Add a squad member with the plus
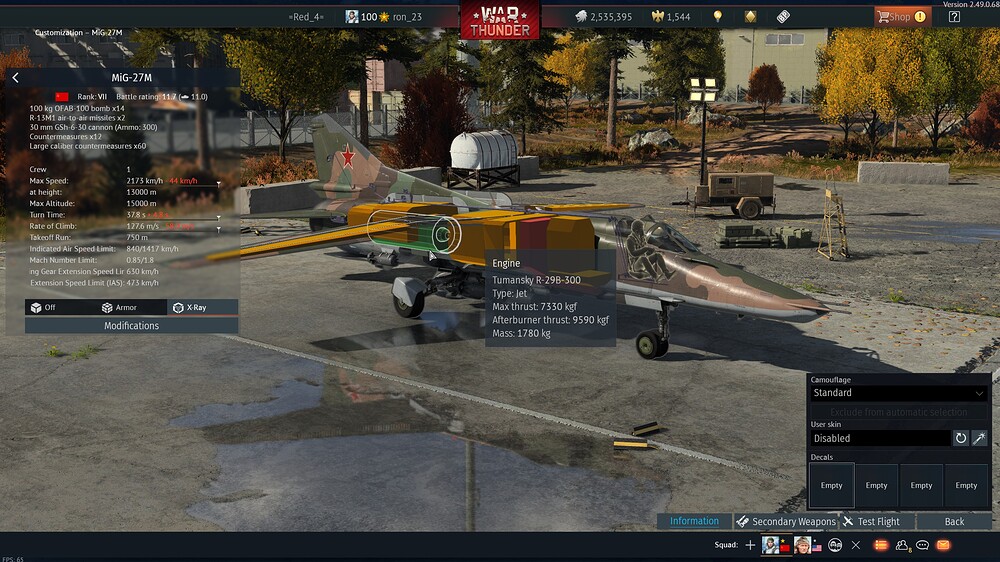The width and height of the screenshot is (1000, 562). [x=750, y=545]
